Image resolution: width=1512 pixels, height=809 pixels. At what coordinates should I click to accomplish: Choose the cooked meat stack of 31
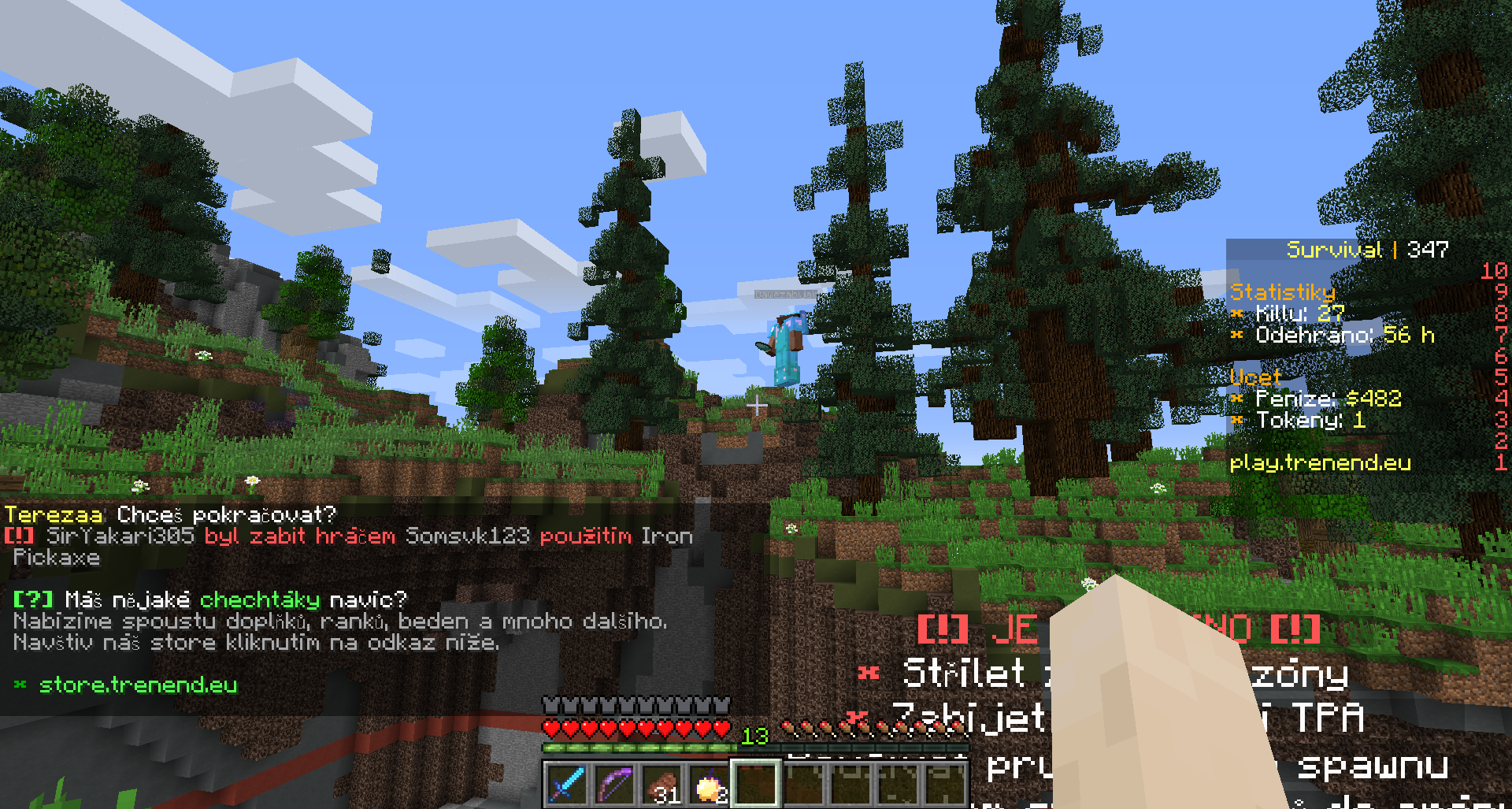tap(661, 785)
